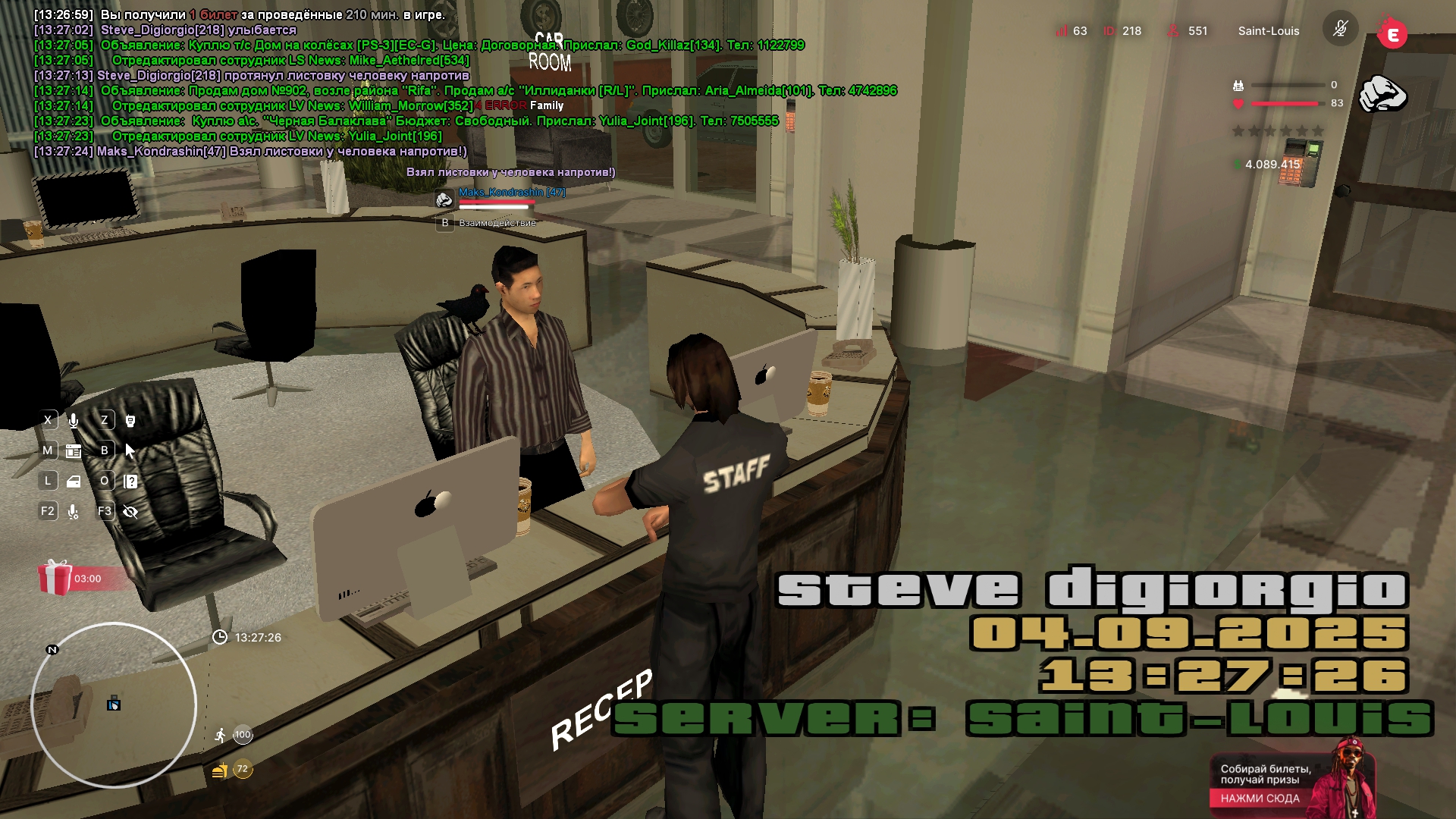Image resolution: width=1456 pixels, height=819 pixels.
Task: Open the question-mark help book icon
Action: 130,481
